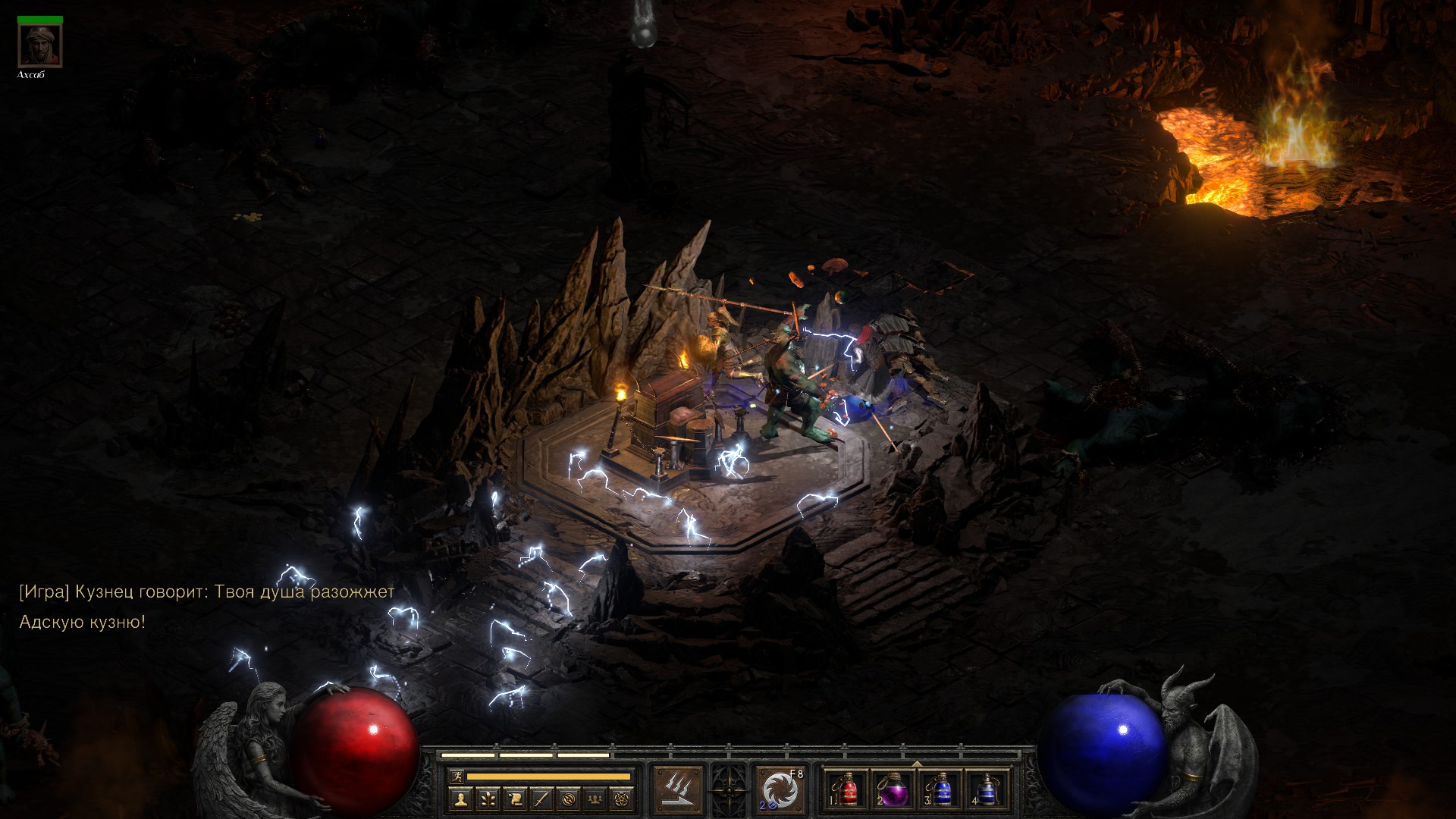
Task: Expand the belt with the arrow above the potions
Action: tap(916, 764)
